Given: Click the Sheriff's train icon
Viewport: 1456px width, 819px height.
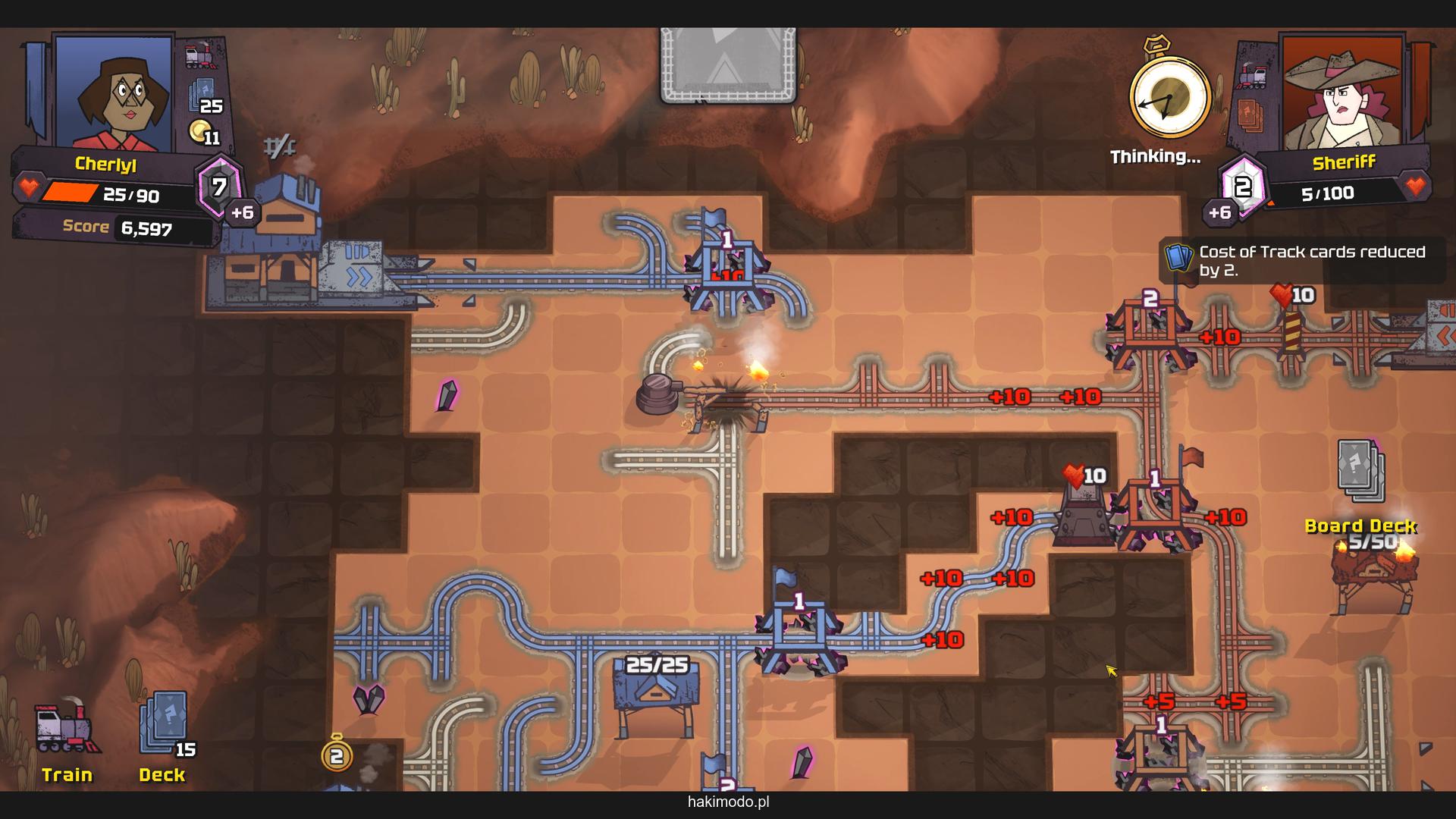Looking at the screenshot, I should coord(1252,76).
